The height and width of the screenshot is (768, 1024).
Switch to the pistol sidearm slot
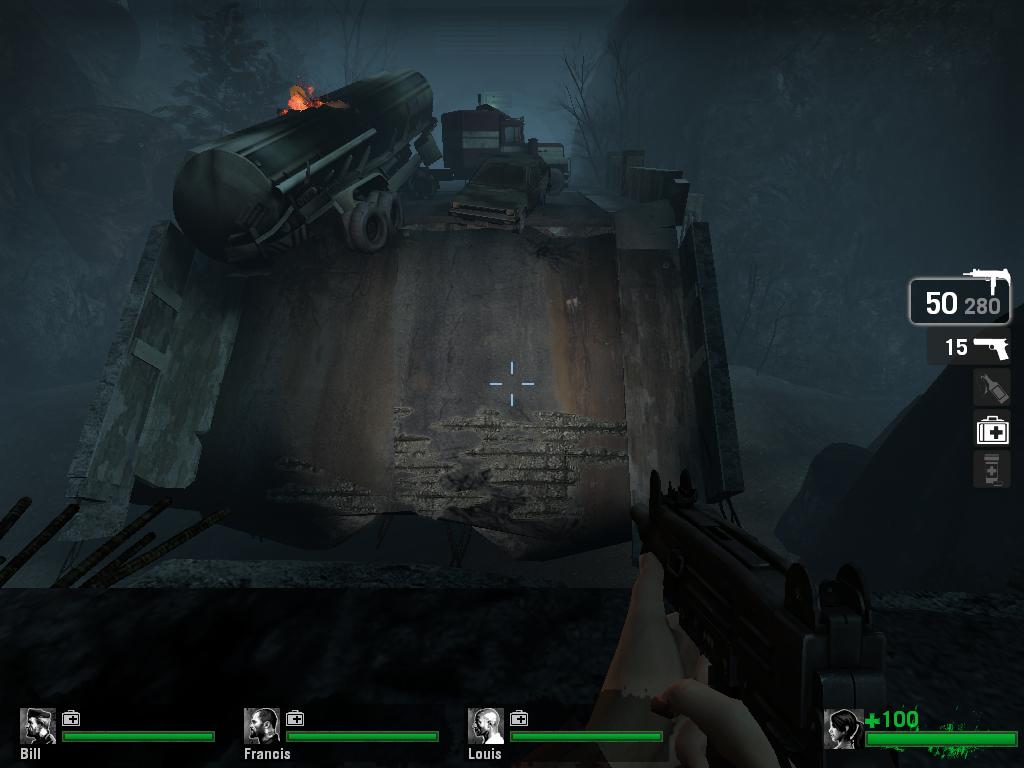click(968, 347)
